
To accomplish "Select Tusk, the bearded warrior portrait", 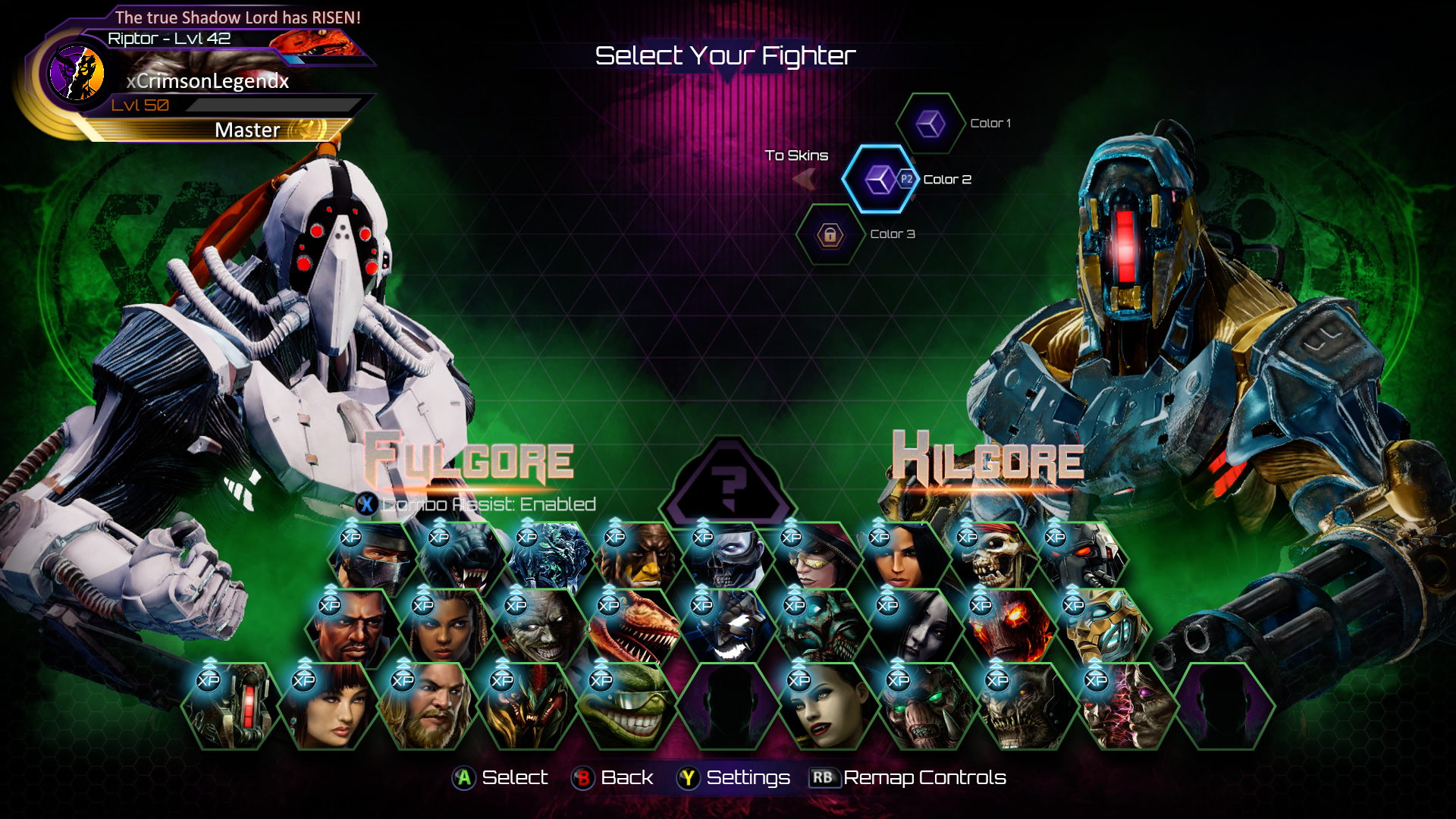I will (x=428, y=705).
